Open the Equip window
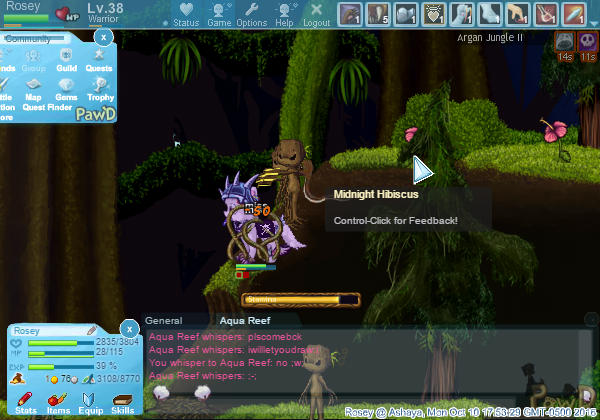 [x=90, y=404]
